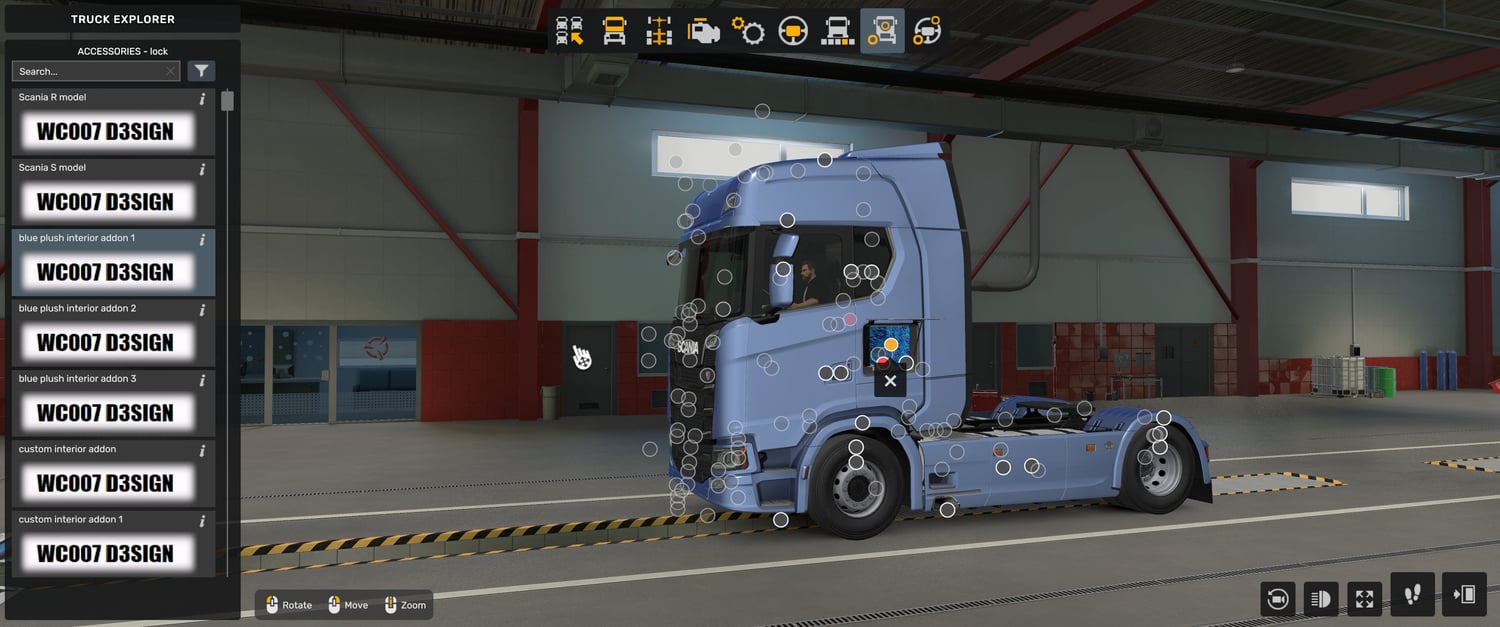
Task: Click the accessory search field
Action: click(88, 71)
